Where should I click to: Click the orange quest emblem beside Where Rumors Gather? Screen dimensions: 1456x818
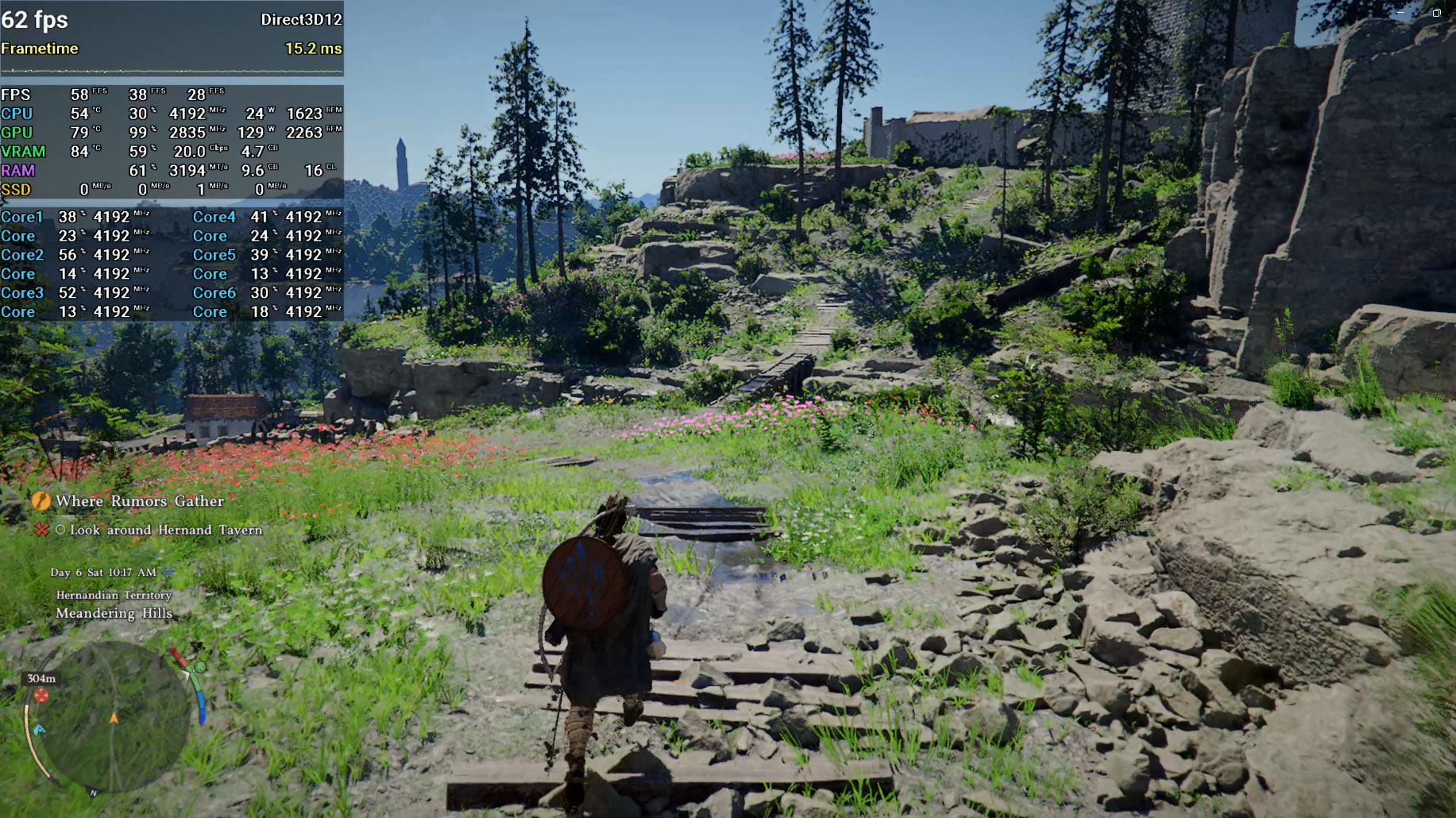(x=41, y=501)
